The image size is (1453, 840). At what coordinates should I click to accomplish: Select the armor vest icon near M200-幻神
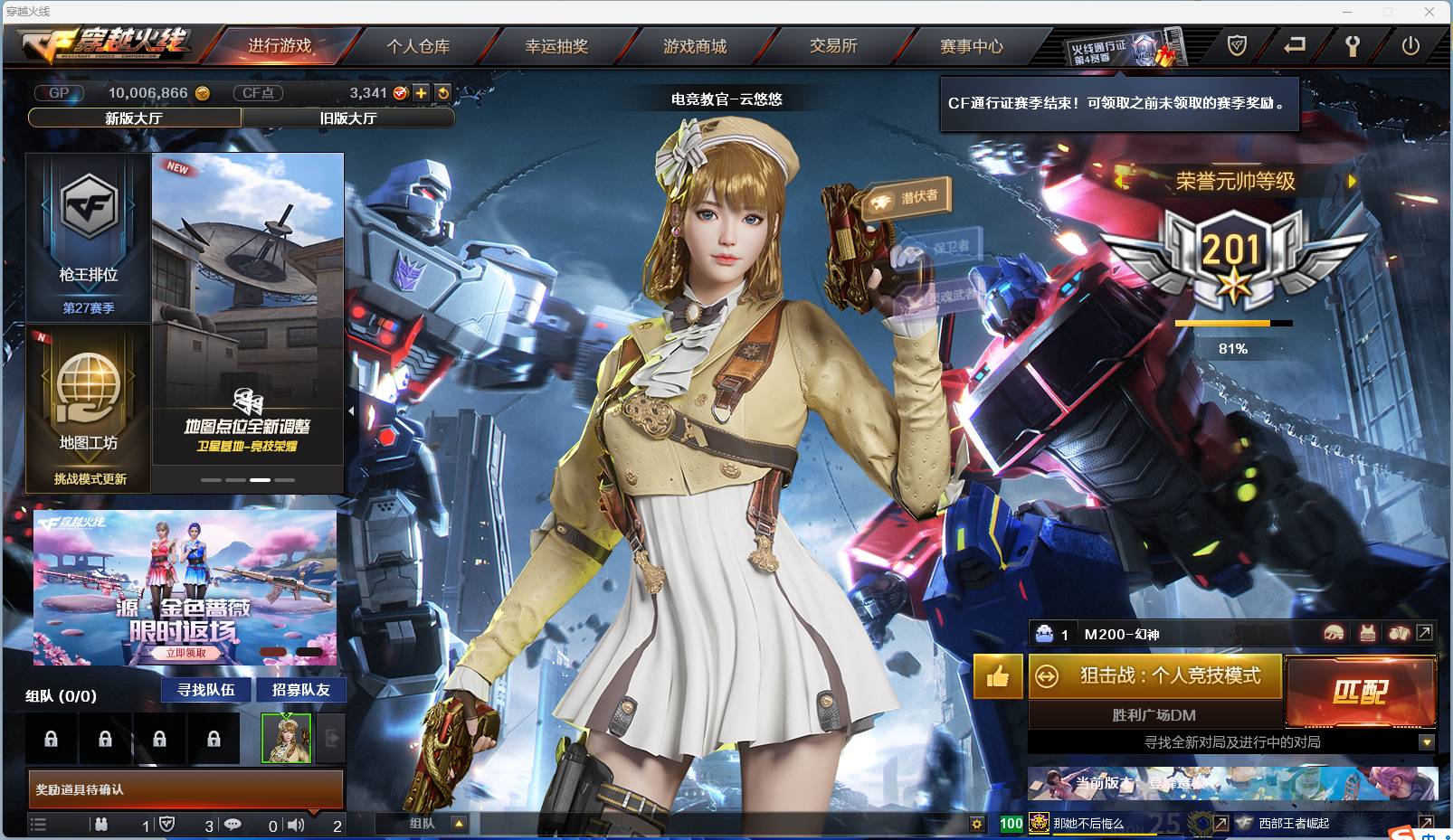(x=1368, y=634)
